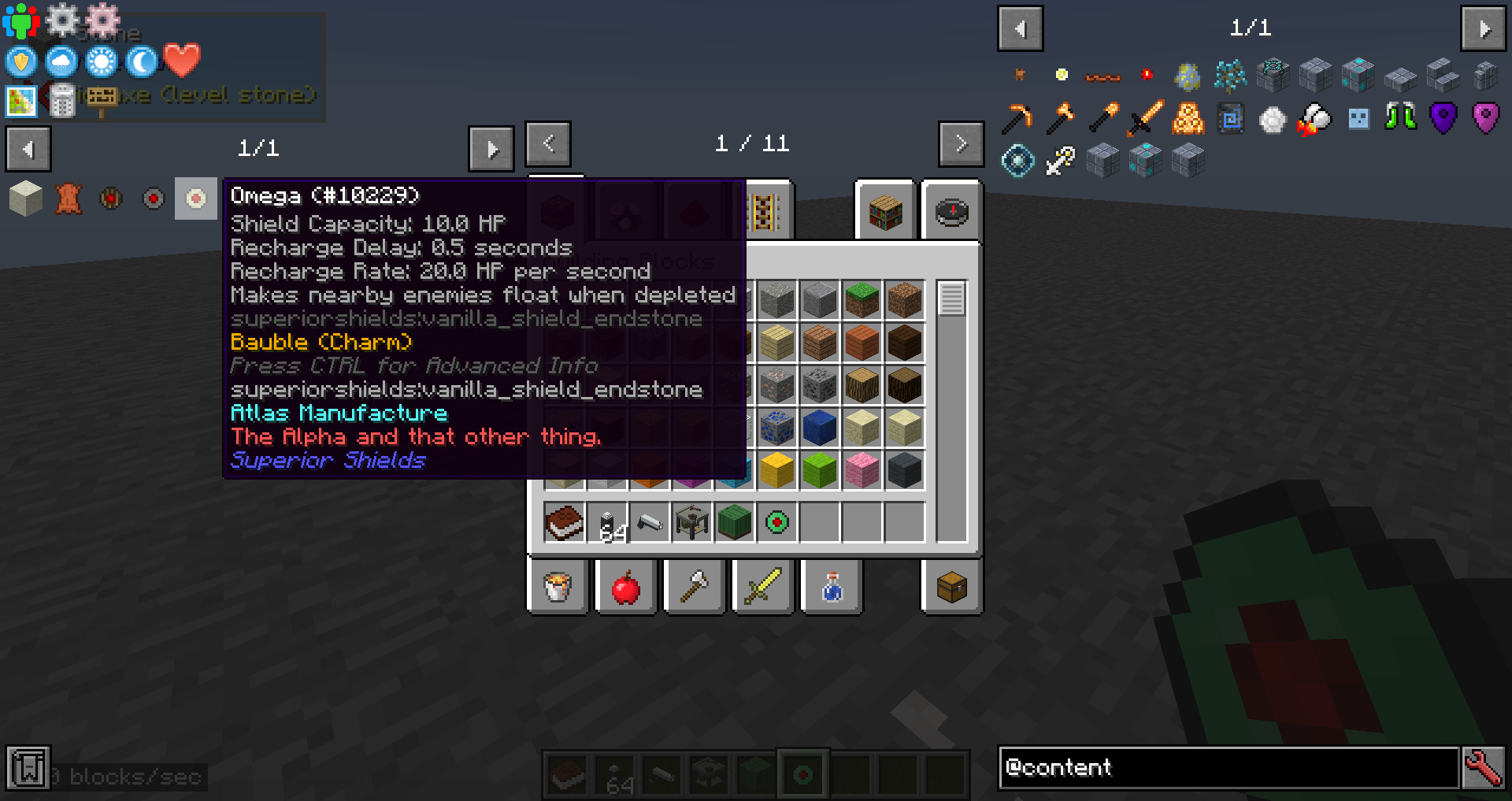1512x801 pixels.
Task: Open the calculator utility icon
Action: click(x=63, y=101)
